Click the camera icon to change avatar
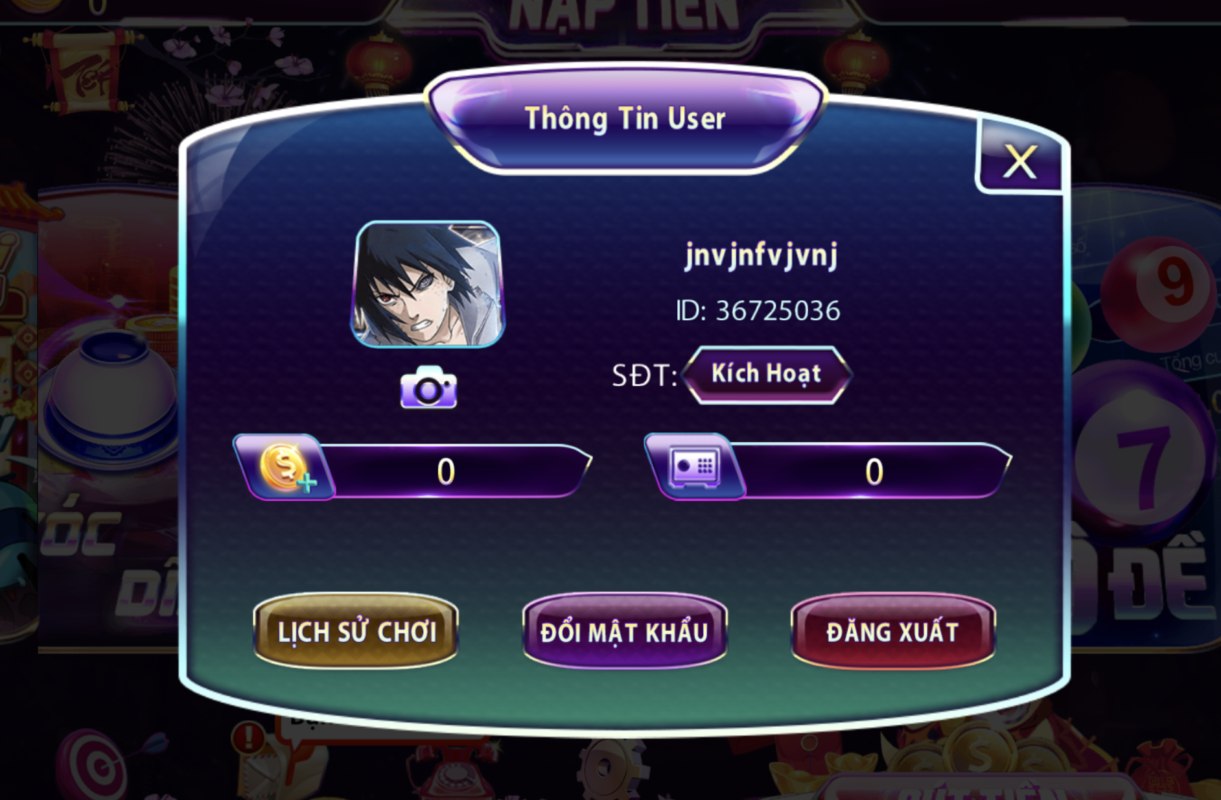The width and height of the screenshot is (1221, 800). tap(428, 388)
